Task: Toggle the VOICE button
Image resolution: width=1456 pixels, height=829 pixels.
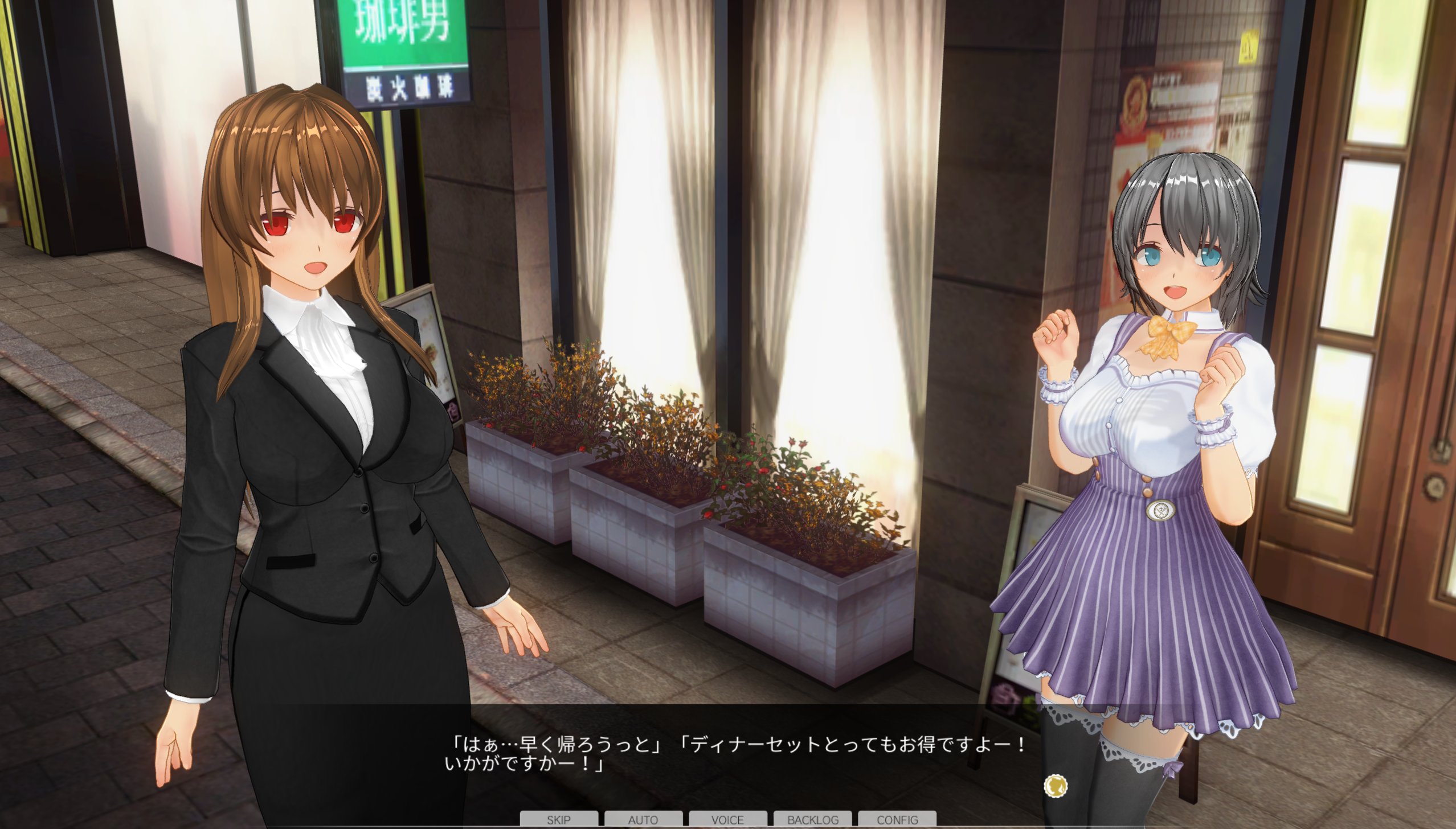Action: pyautogui.click(x=727, y=819)
